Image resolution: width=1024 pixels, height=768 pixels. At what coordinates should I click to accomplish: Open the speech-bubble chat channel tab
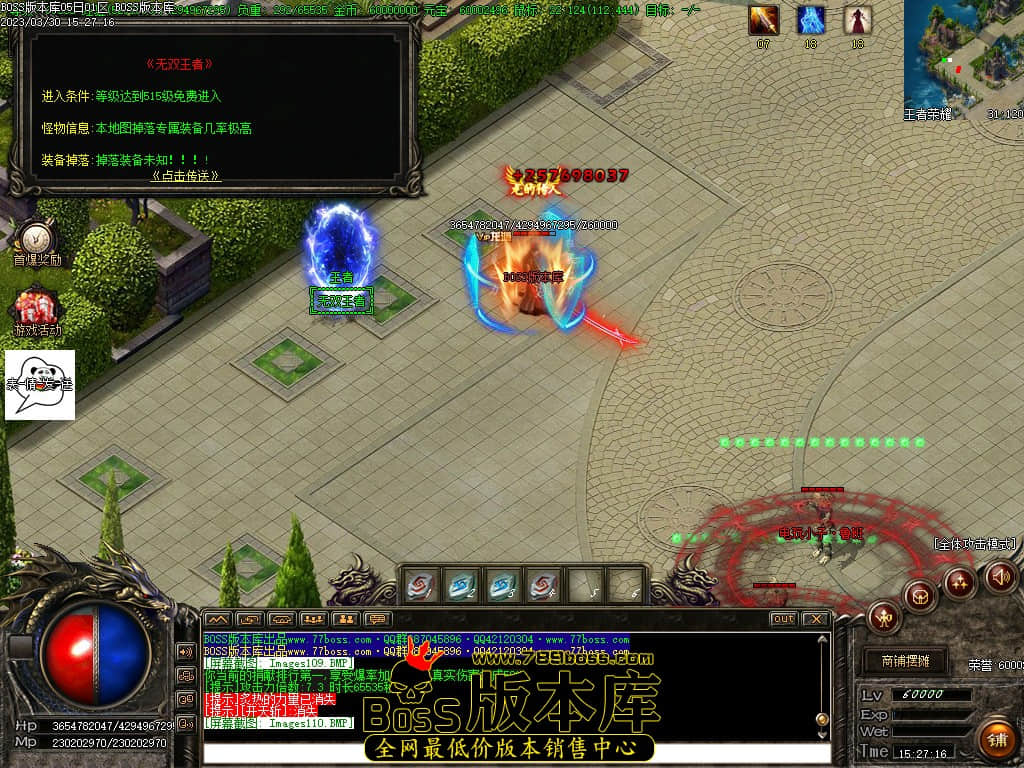(377, 619)
